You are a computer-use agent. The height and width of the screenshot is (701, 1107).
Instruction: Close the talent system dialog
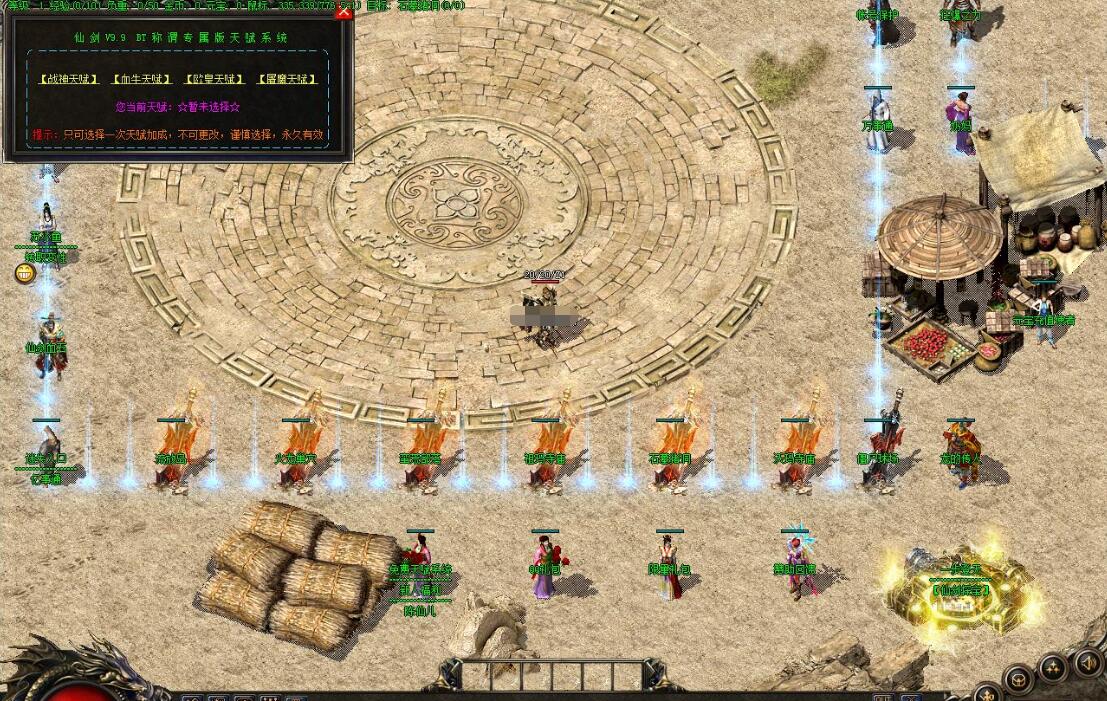tap(344, 12)
